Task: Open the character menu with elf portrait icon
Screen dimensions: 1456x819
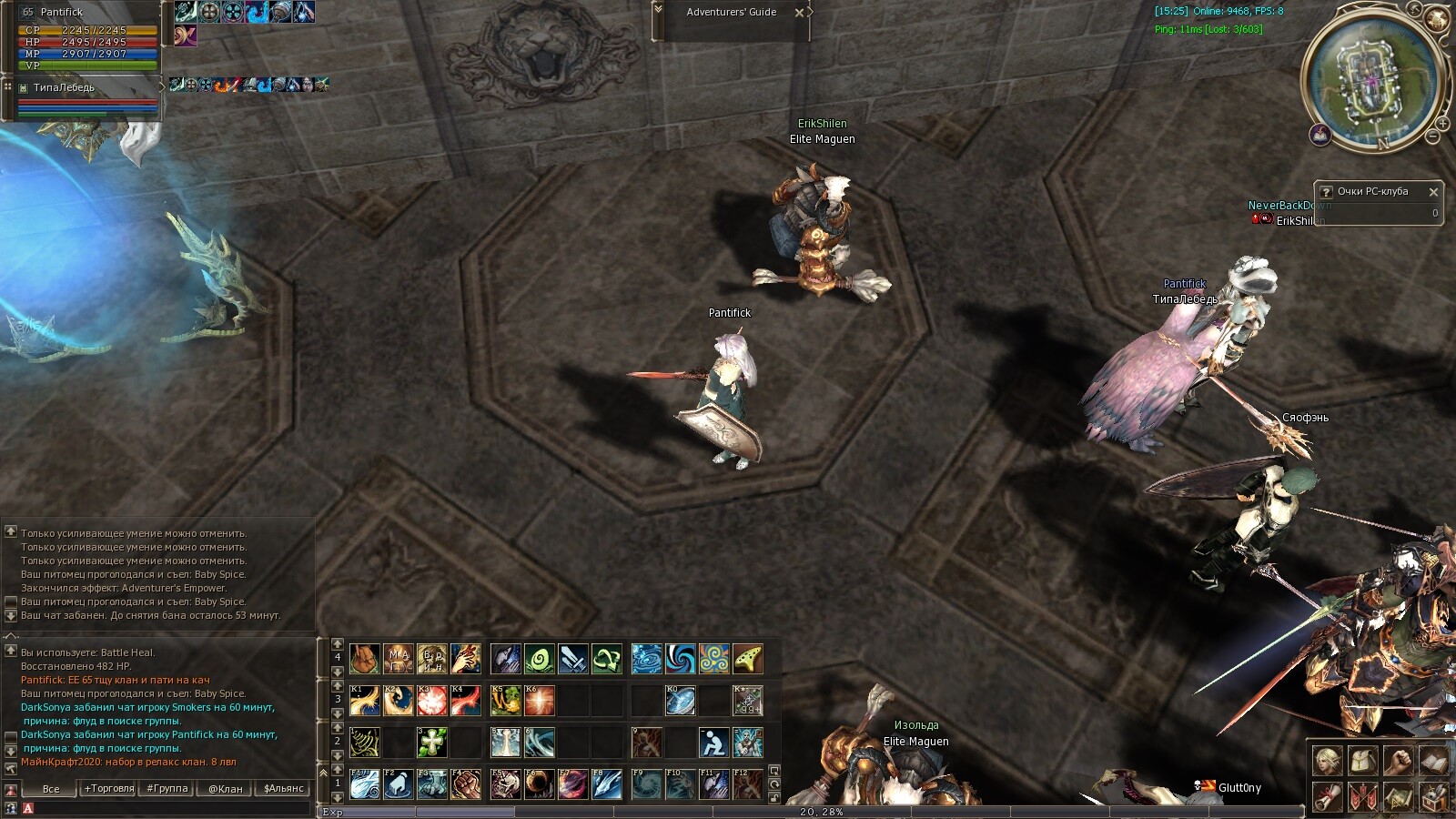Action: click(x=1327, y=760)
